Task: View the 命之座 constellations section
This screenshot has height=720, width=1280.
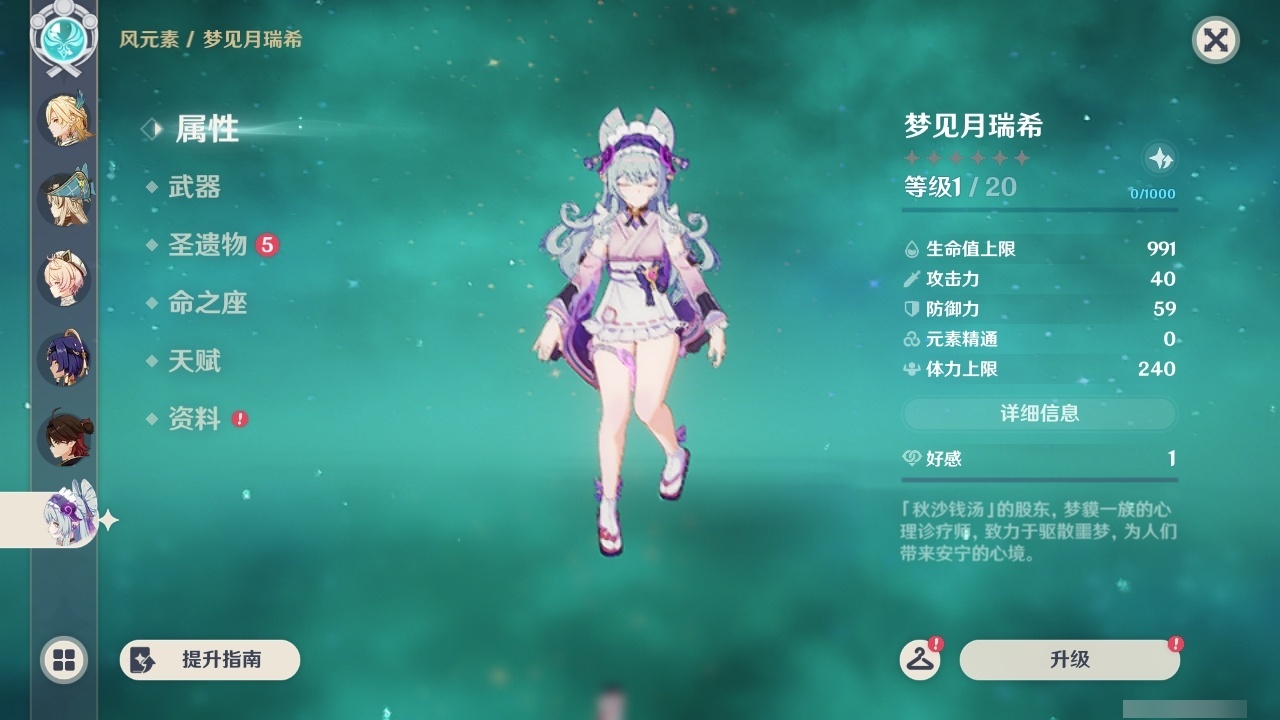Action: (207, 303)
